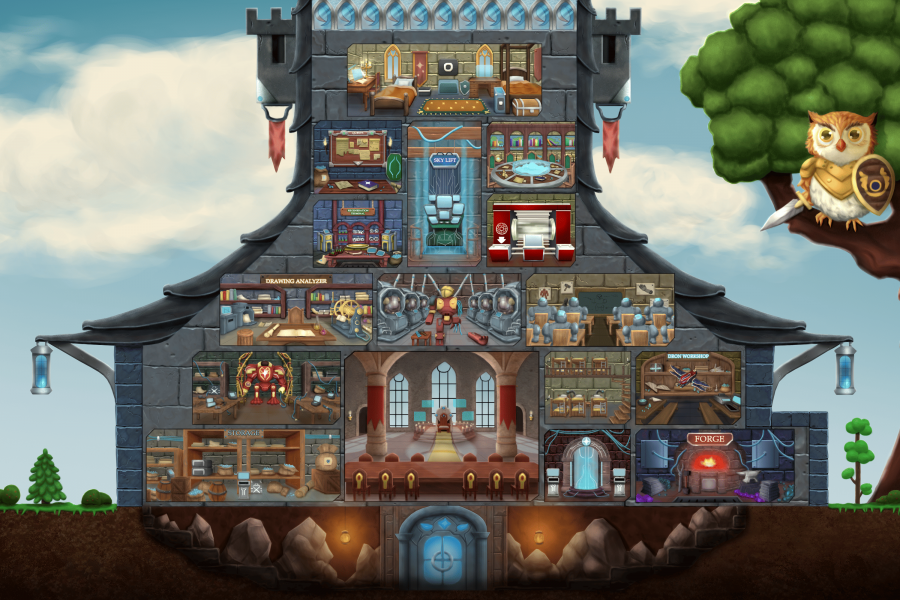Enter the two-level study room with desks
900x600 pixels.
click(587, 387)
